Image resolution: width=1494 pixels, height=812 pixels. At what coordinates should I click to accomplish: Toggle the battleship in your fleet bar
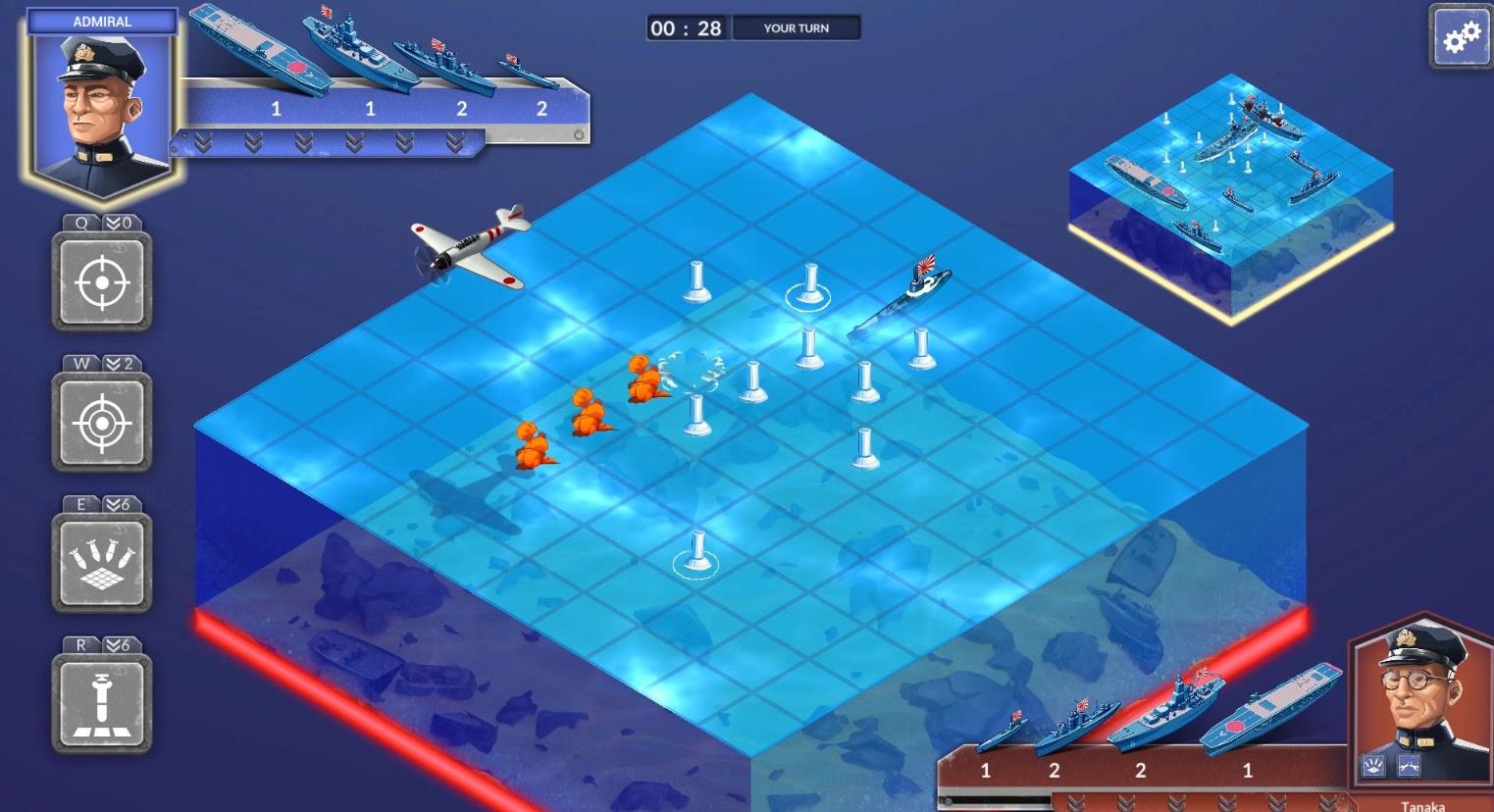(x=353, y=44)
